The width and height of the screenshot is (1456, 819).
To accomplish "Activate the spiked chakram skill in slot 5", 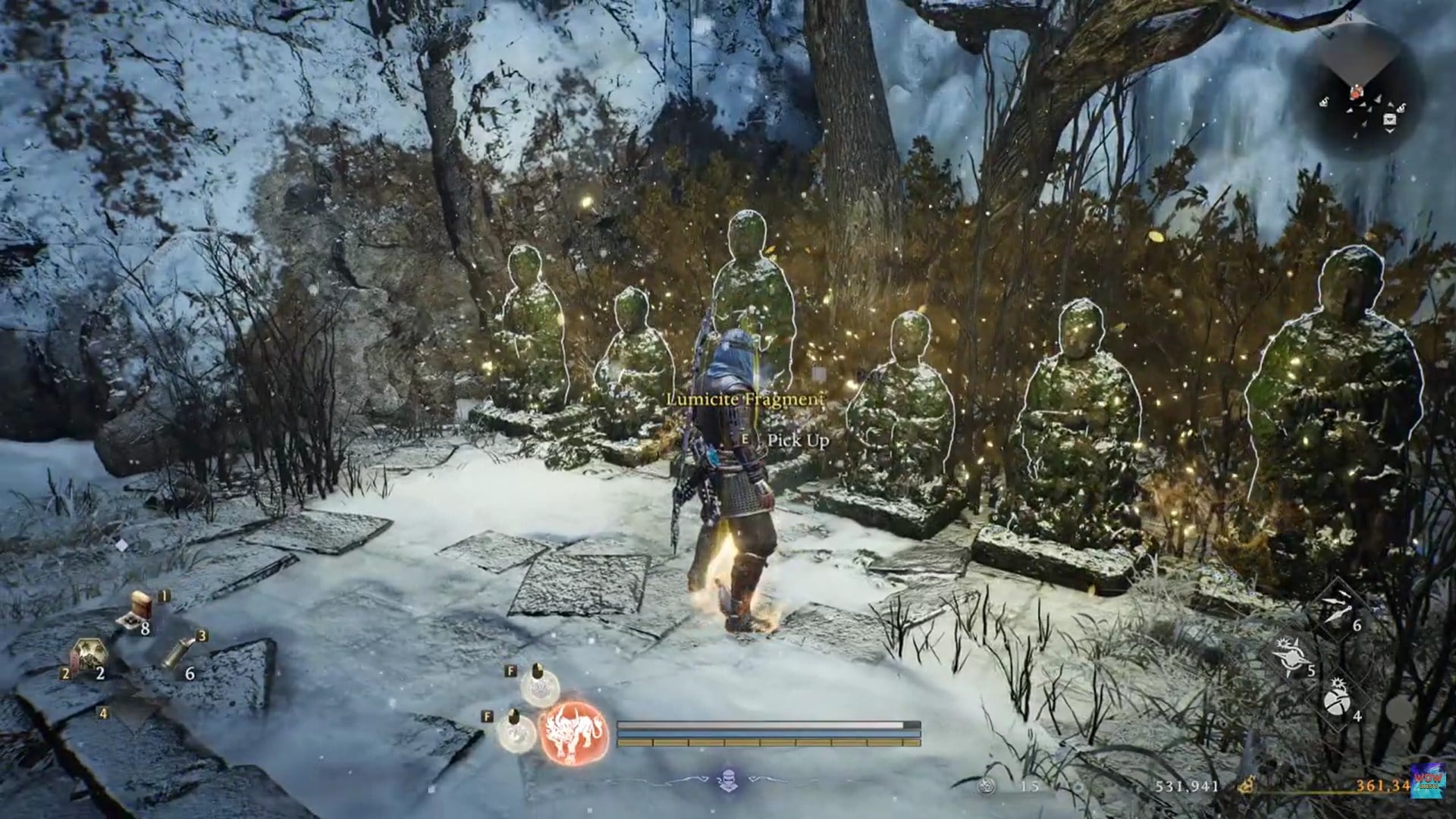I will coord(1291,657).
